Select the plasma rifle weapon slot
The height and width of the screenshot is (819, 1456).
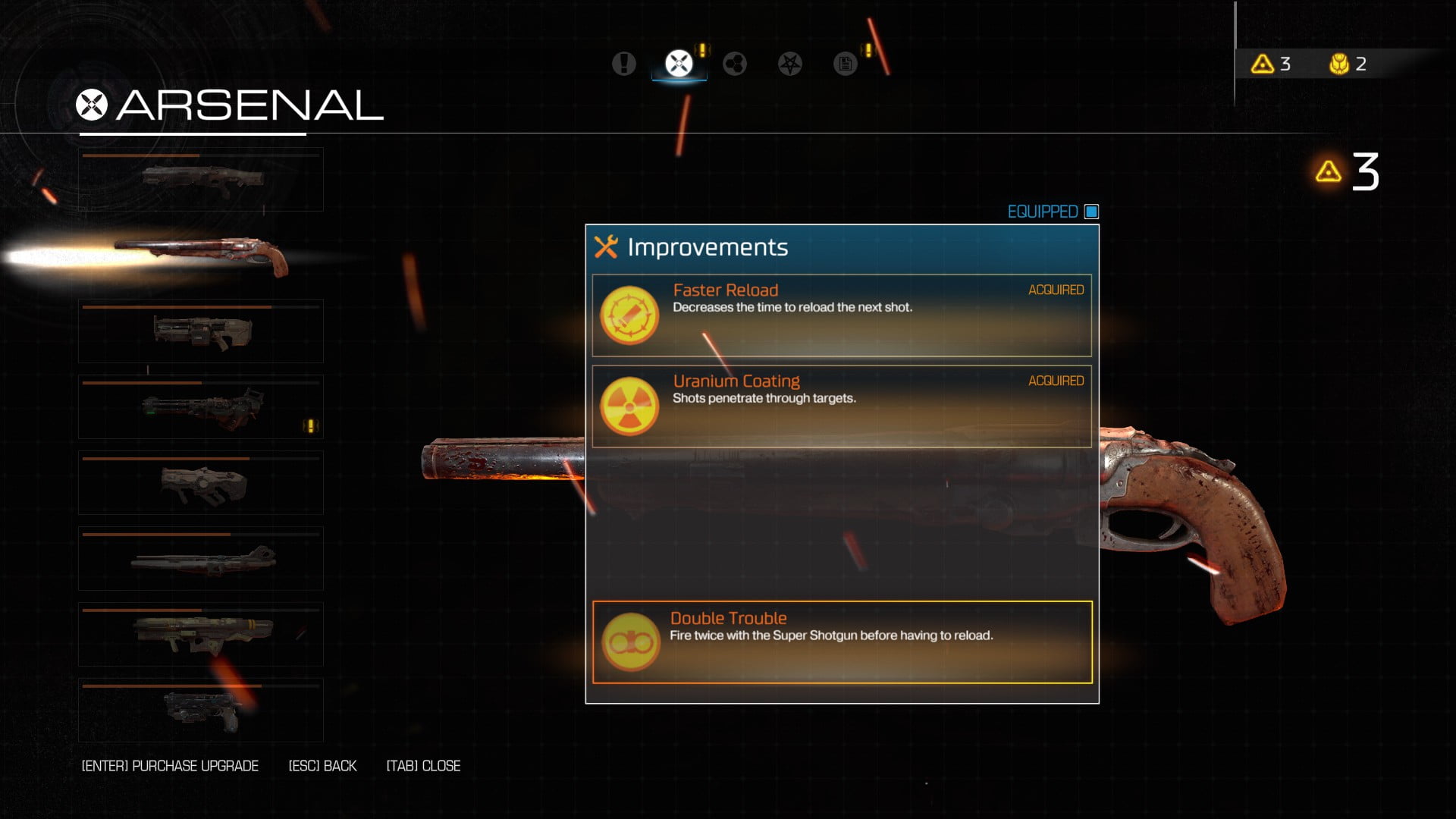tap(201, 483)
